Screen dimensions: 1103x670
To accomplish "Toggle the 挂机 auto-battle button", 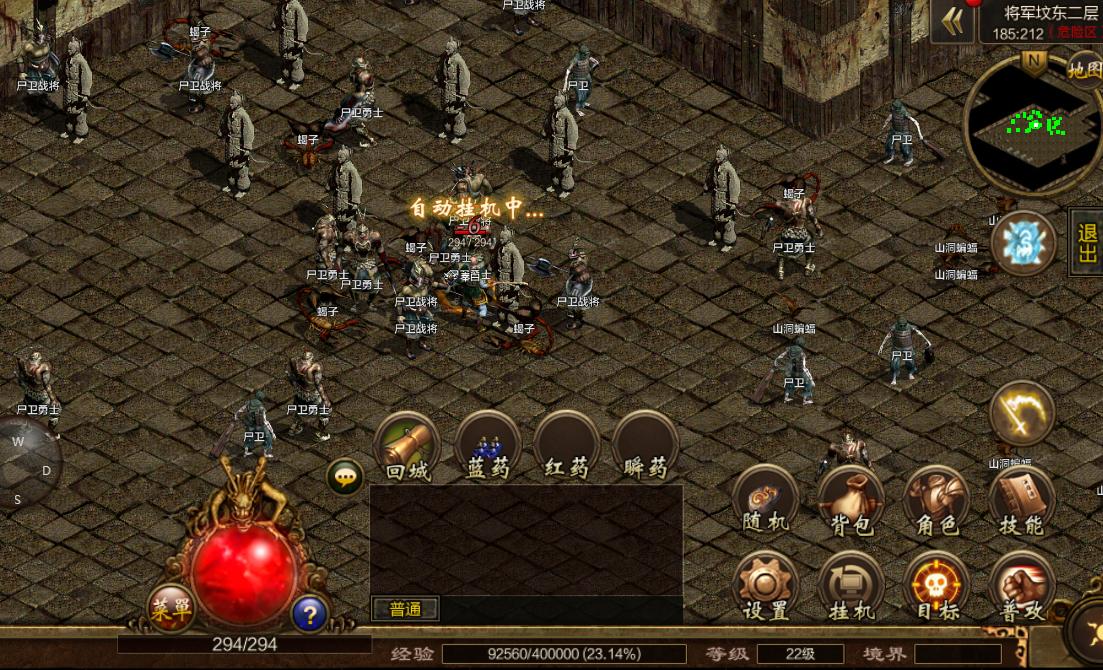I will click(x=851, y=586).
